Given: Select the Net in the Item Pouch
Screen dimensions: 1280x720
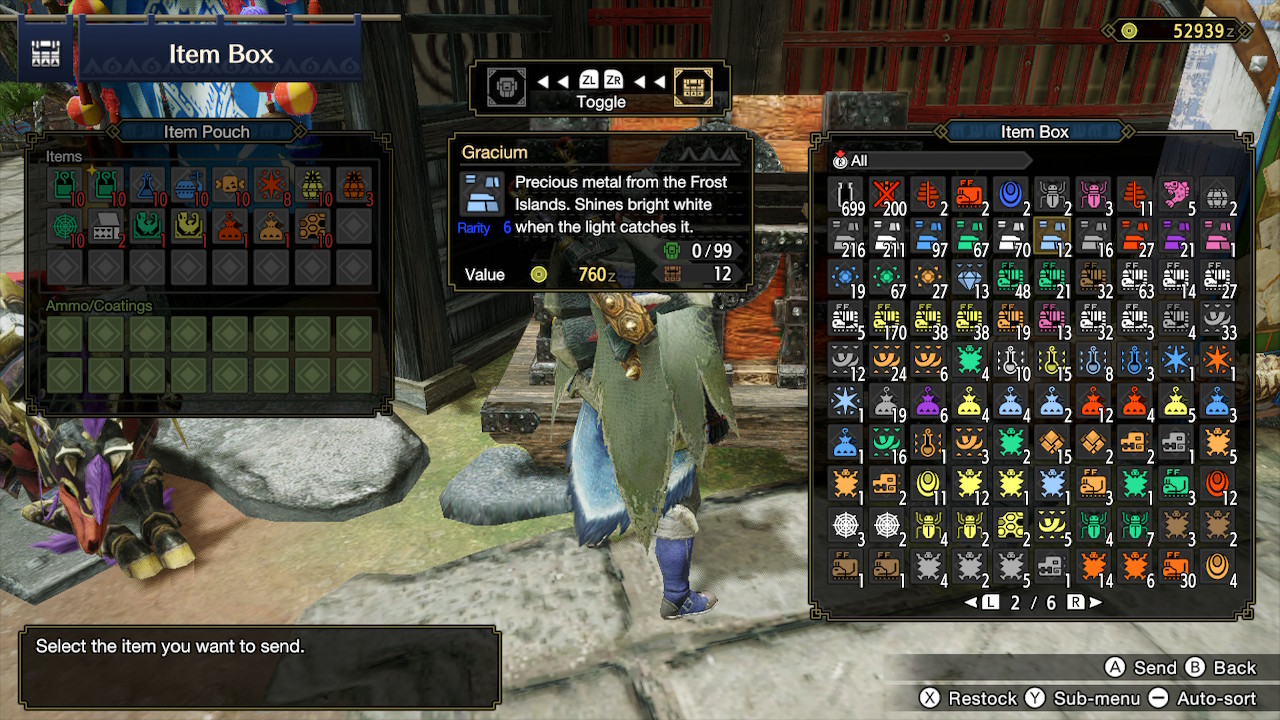Looking at the screenshot, I should pyautogui.click(x=64, y=226).
